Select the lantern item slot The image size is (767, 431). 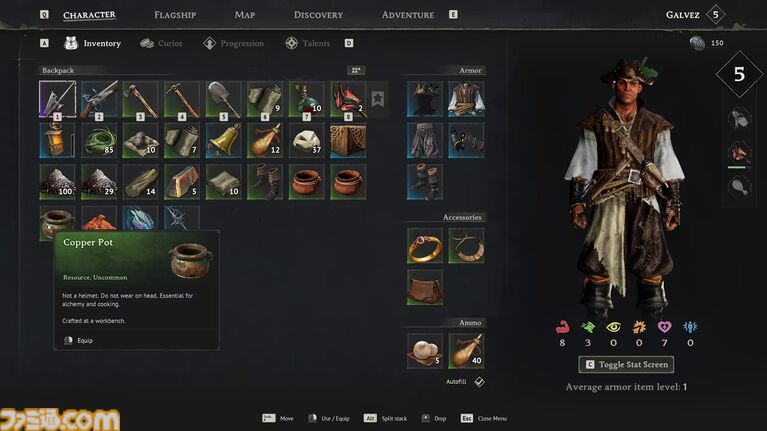[x=57, y=140]
